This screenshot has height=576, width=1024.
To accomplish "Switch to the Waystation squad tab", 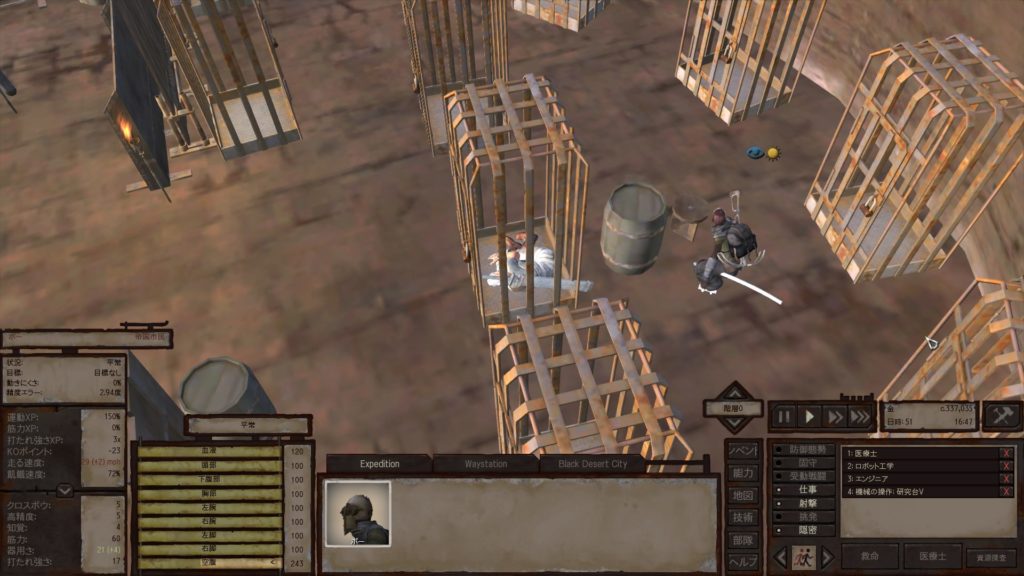I will 485,464.
